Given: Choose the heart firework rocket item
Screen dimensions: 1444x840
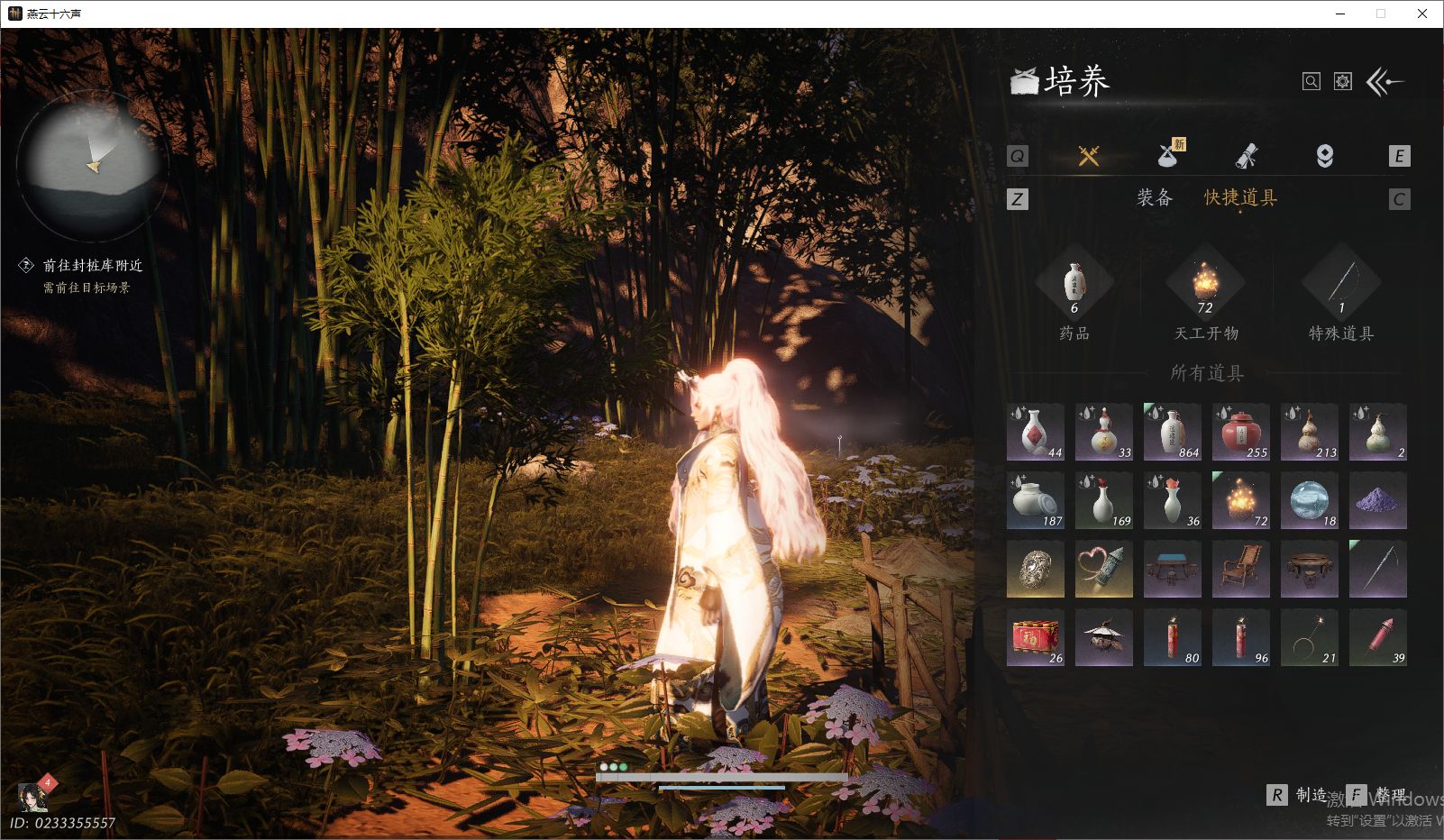Looking at the screenshot, I should [x=1103, y=569].
